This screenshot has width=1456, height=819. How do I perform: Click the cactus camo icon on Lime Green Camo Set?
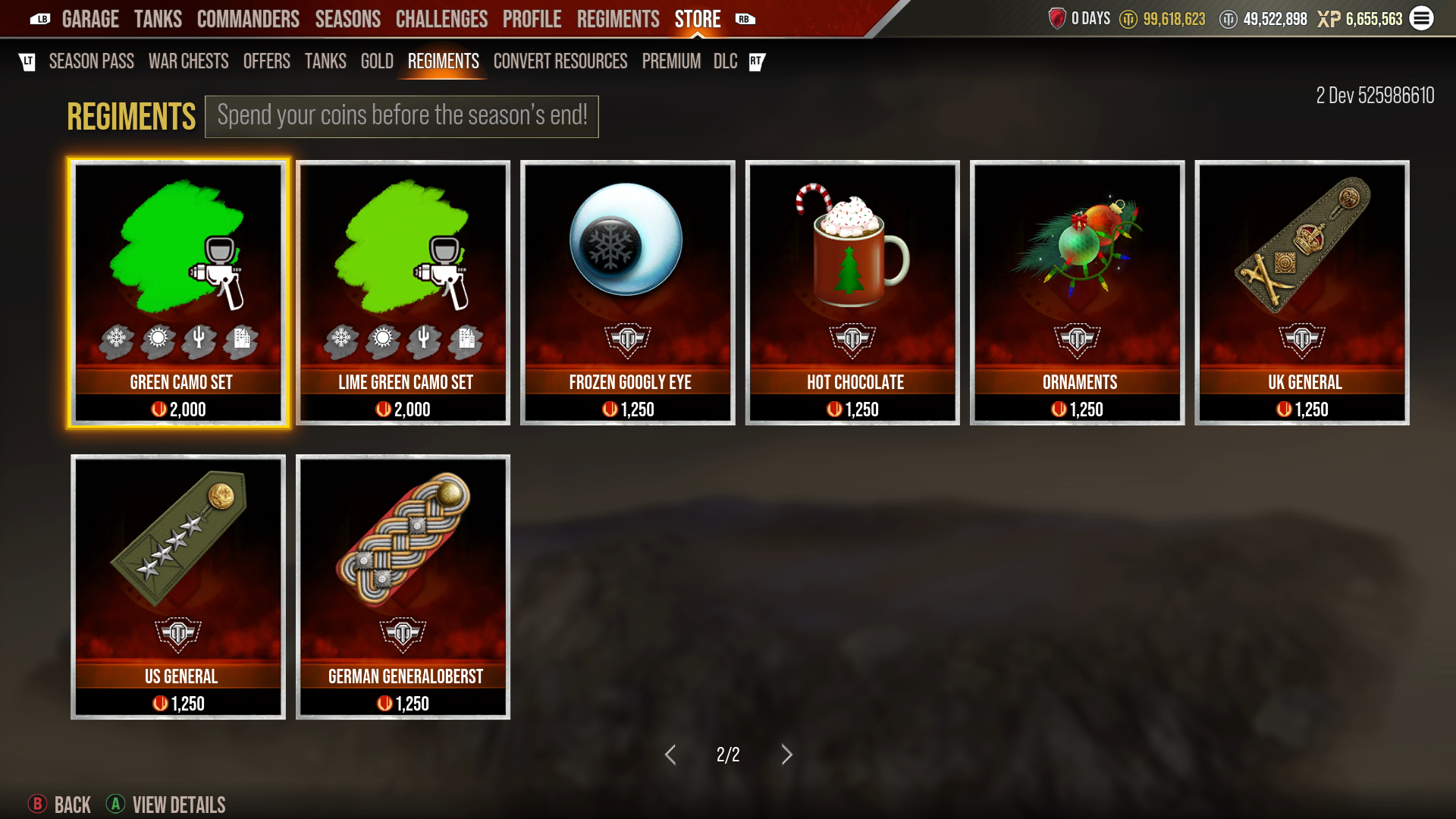[423, 338]
